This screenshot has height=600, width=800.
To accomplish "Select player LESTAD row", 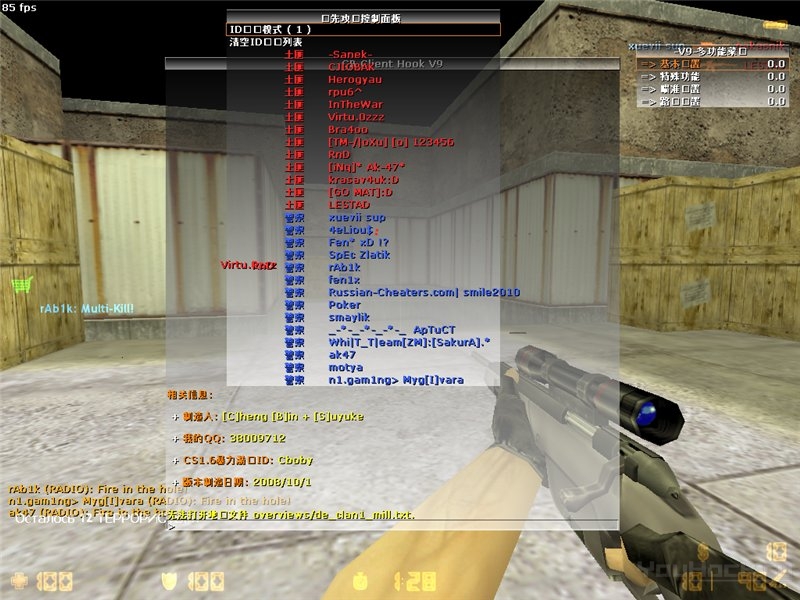I will tap(349, 205).
